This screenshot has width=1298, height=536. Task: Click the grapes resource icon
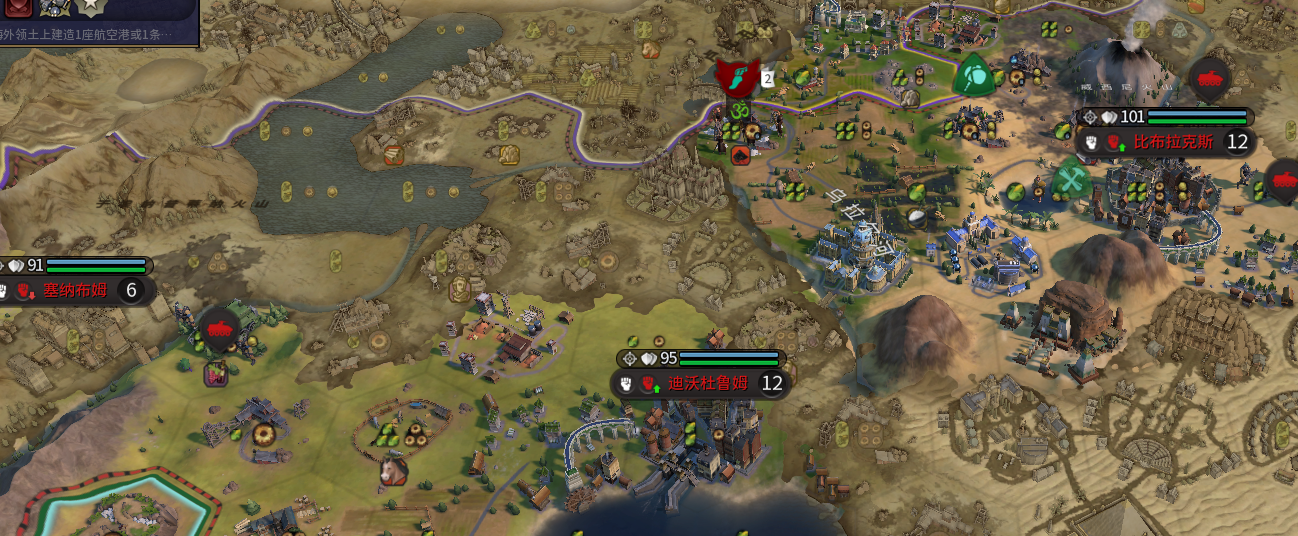click(x=215, y=375)
